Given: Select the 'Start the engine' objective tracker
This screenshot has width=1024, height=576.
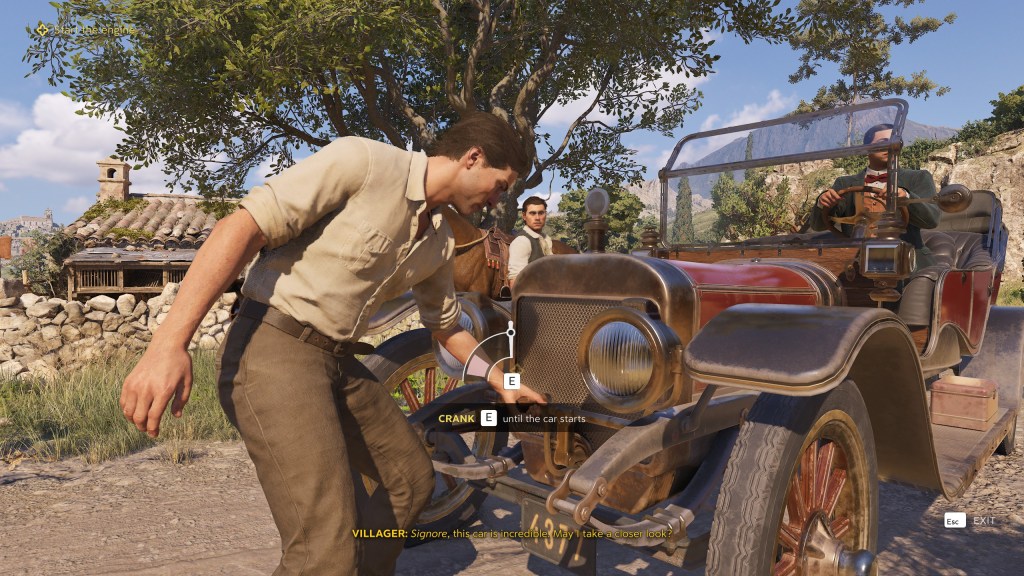Looking at the screenshot, I should pos(88,30).
